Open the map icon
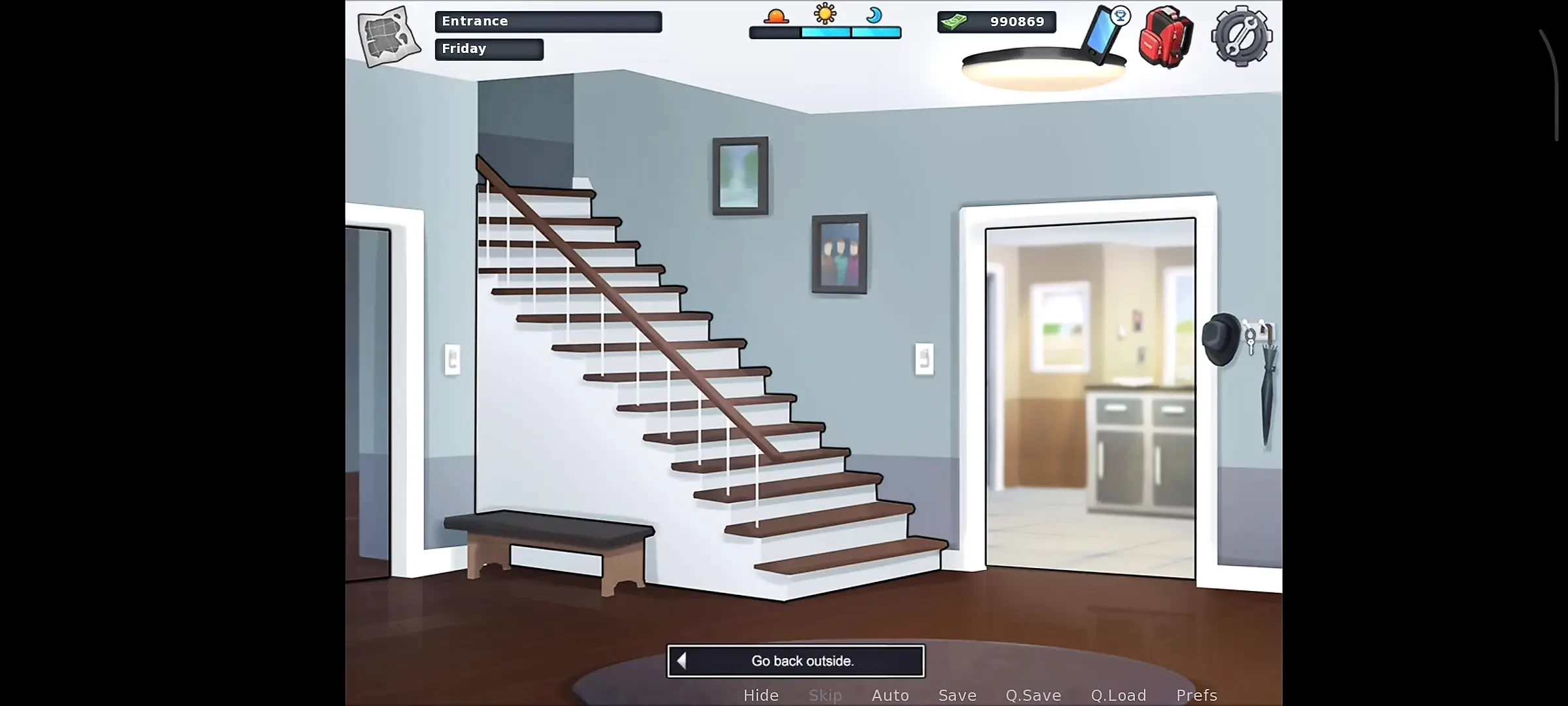Image resolution: width=1568 pixels, height=706 pixels. (x=387, y=36)
